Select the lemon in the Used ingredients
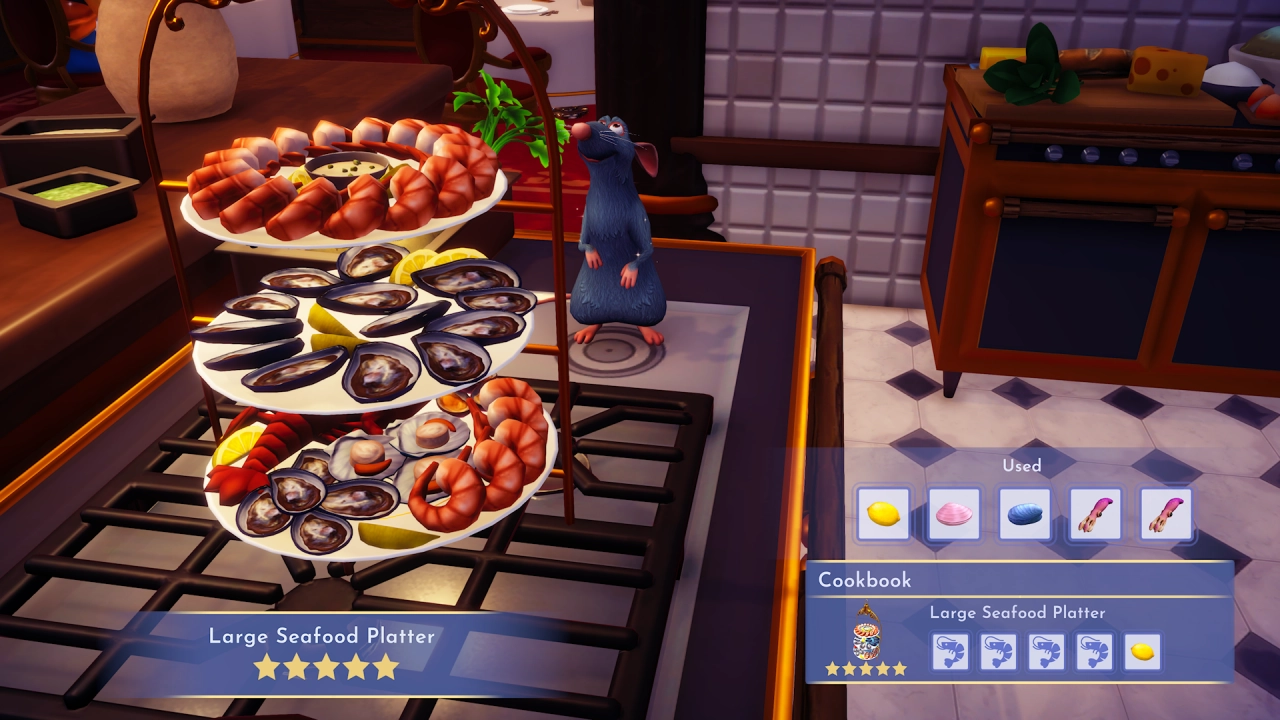1280x720 pixels. coord(883,514)
